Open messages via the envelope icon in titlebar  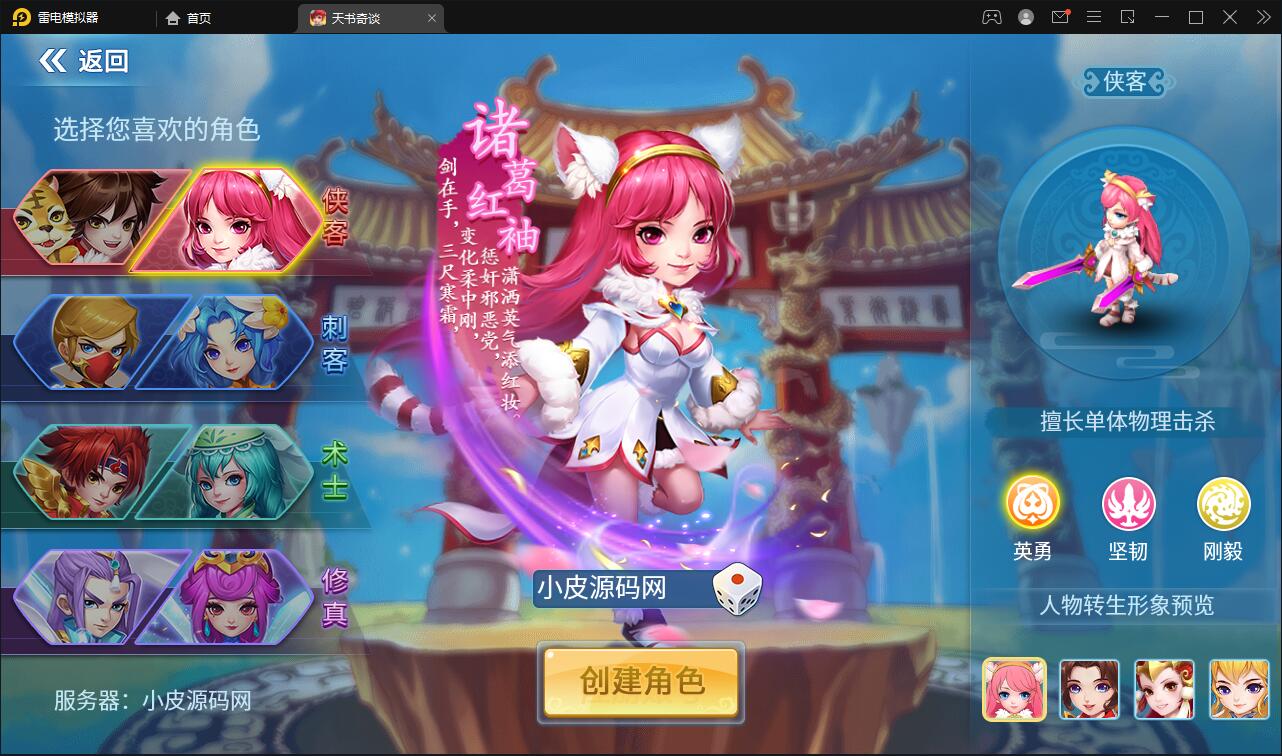[x=1061, y=17]
